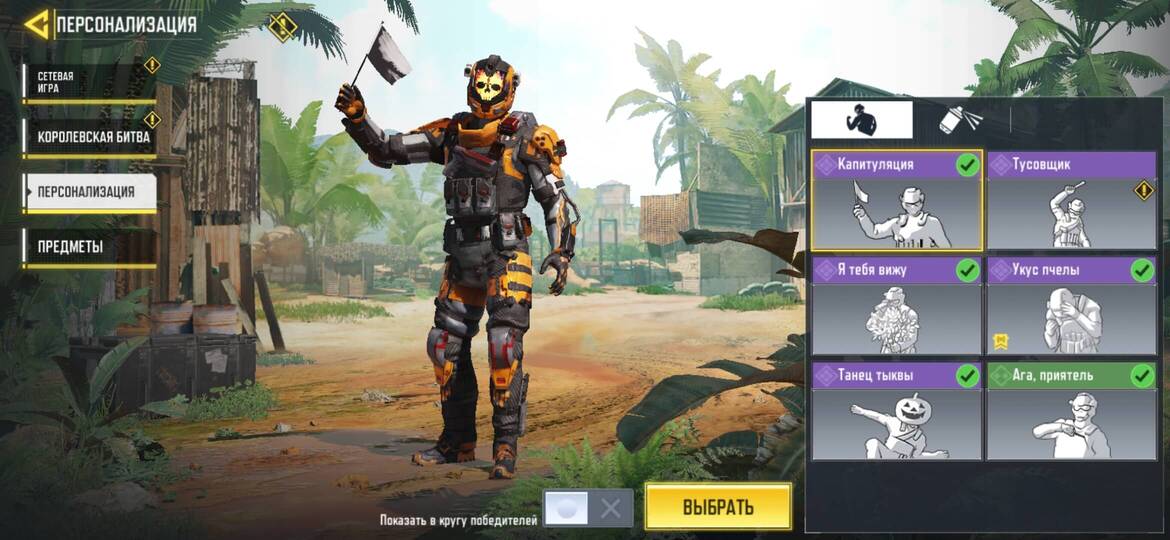Click the yellow diamond icon at top
This screenshot has height=540, width=1170.
click(283, 24)
